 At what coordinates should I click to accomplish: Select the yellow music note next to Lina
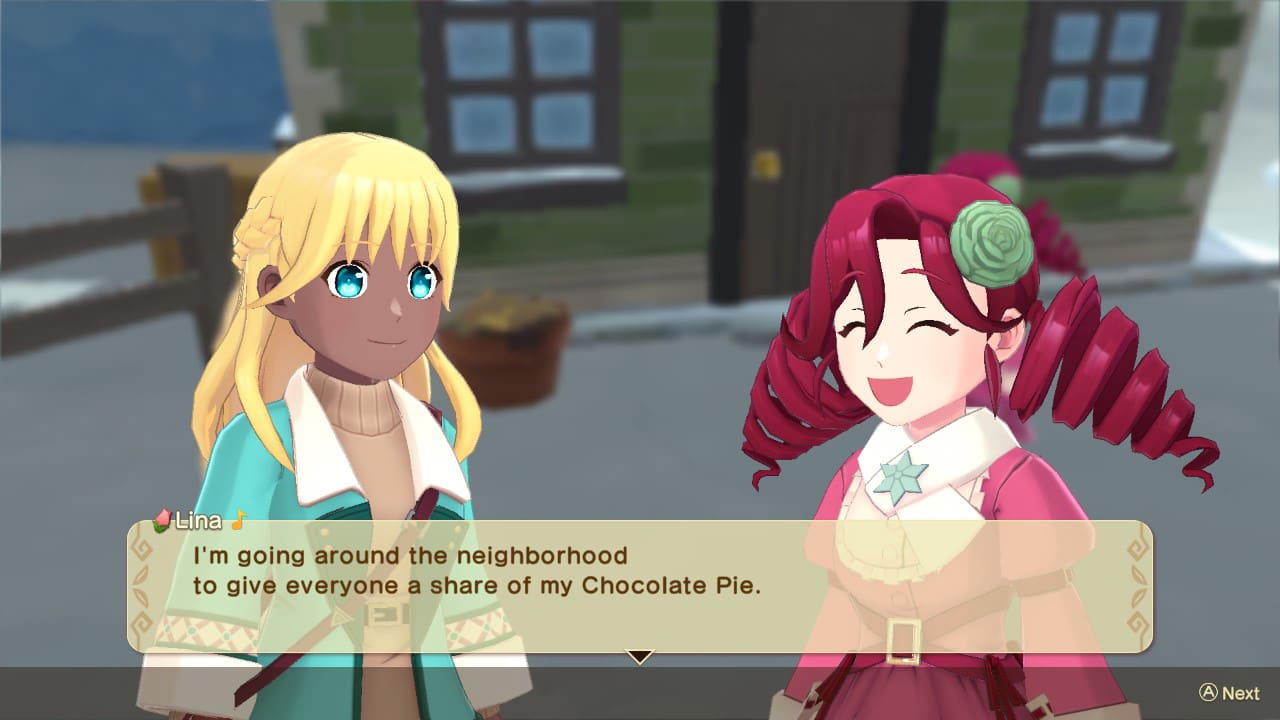coord(237,521)
